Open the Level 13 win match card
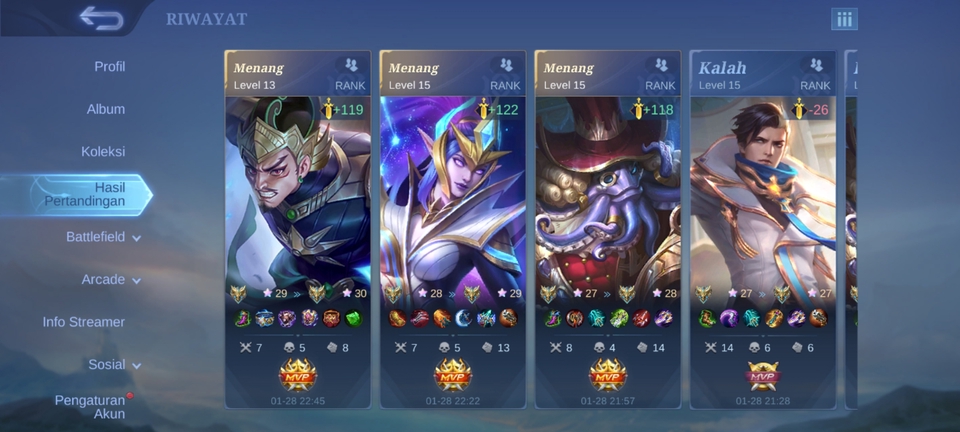The width and height of the screenshot is (960, 432). 297,230
